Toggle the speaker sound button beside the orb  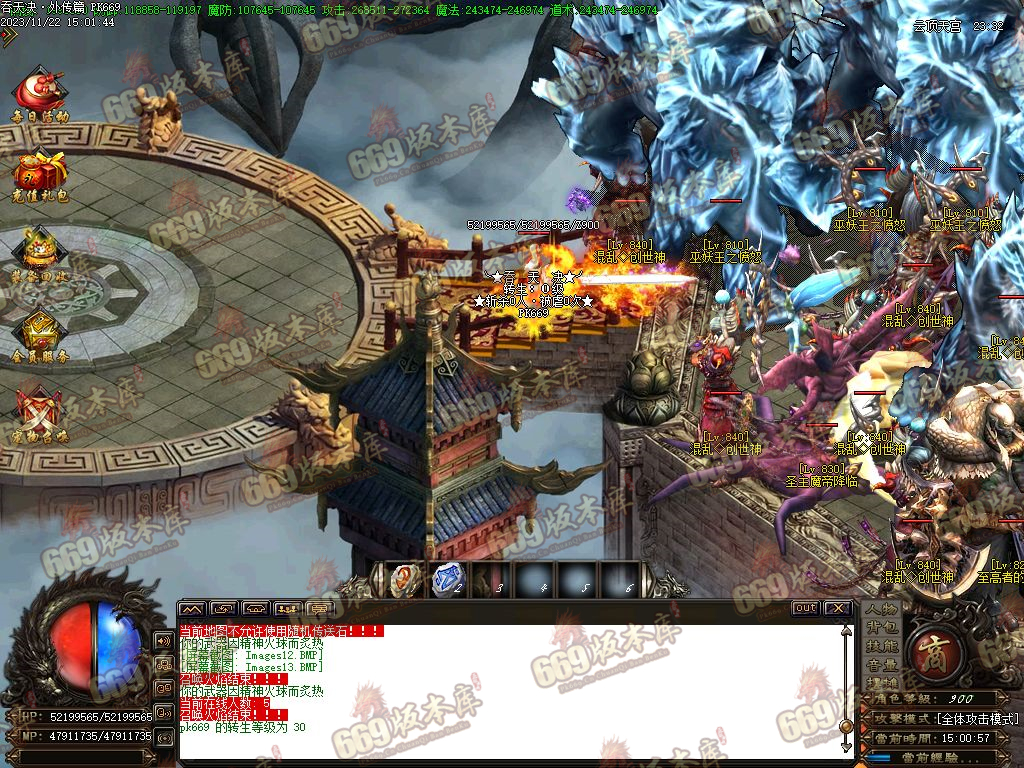162,640
